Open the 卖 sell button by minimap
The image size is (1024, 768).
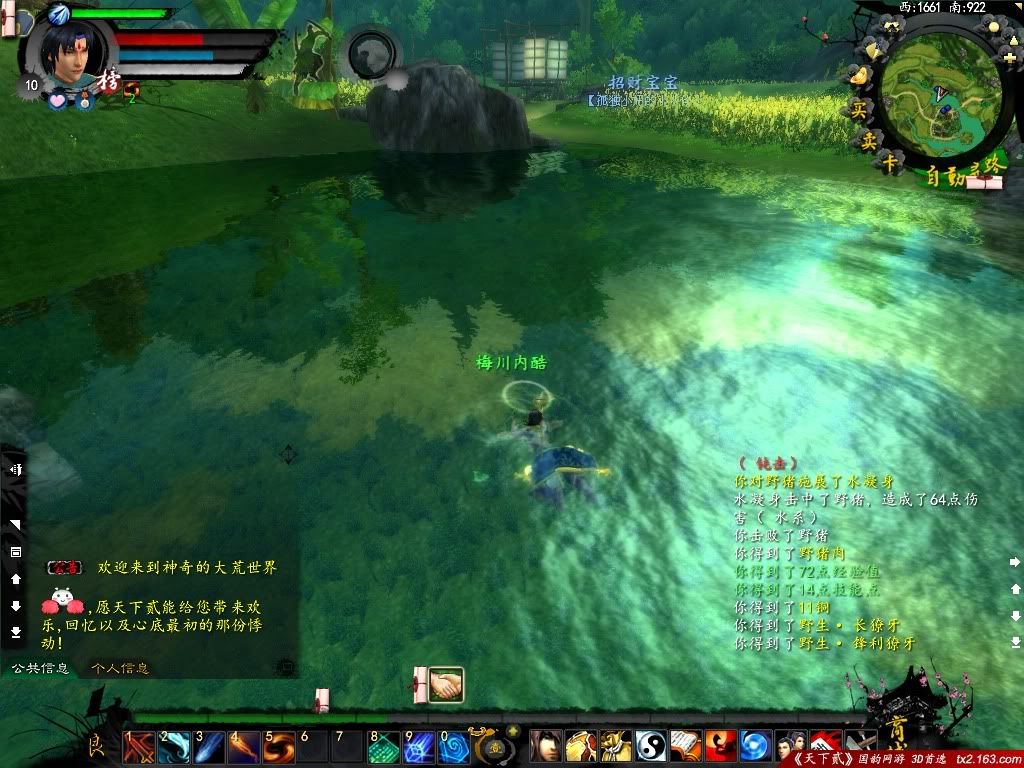click(868, 141)
